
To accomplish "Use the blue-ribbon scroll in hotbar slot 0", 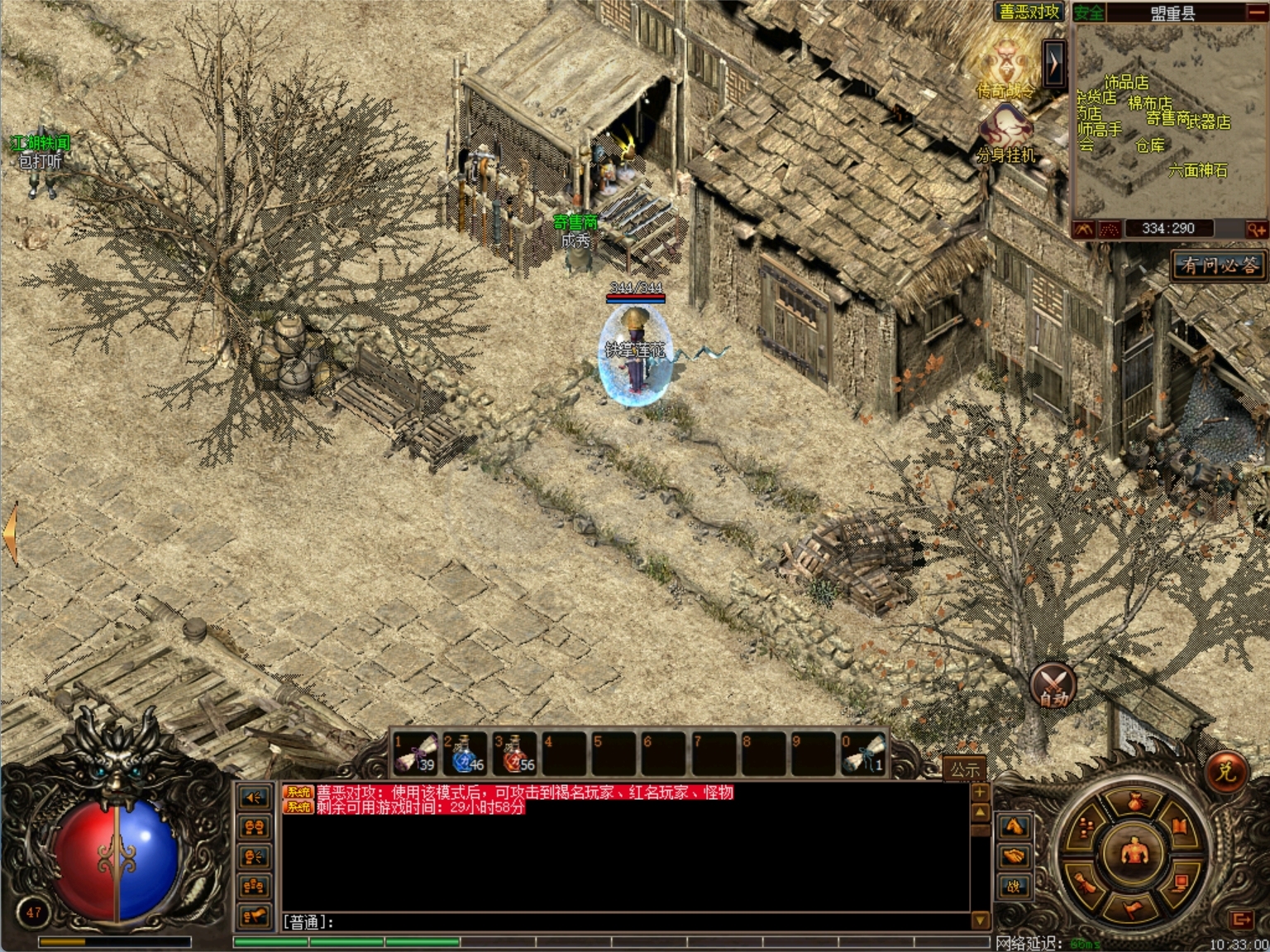I will coord(862,753).
